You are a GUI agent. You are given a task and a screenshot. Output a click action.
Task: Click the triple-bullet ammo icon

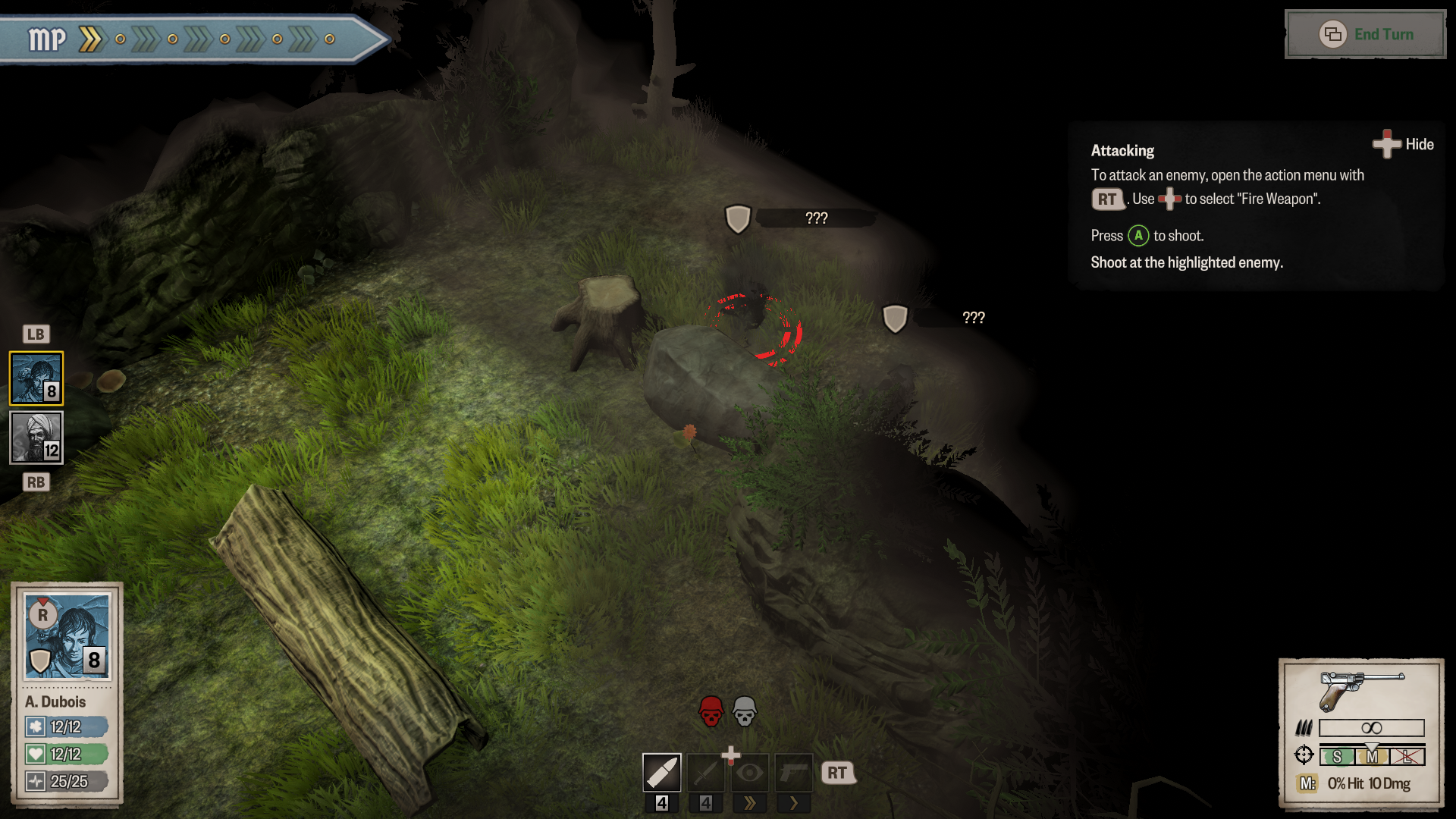click(1304, 726)
